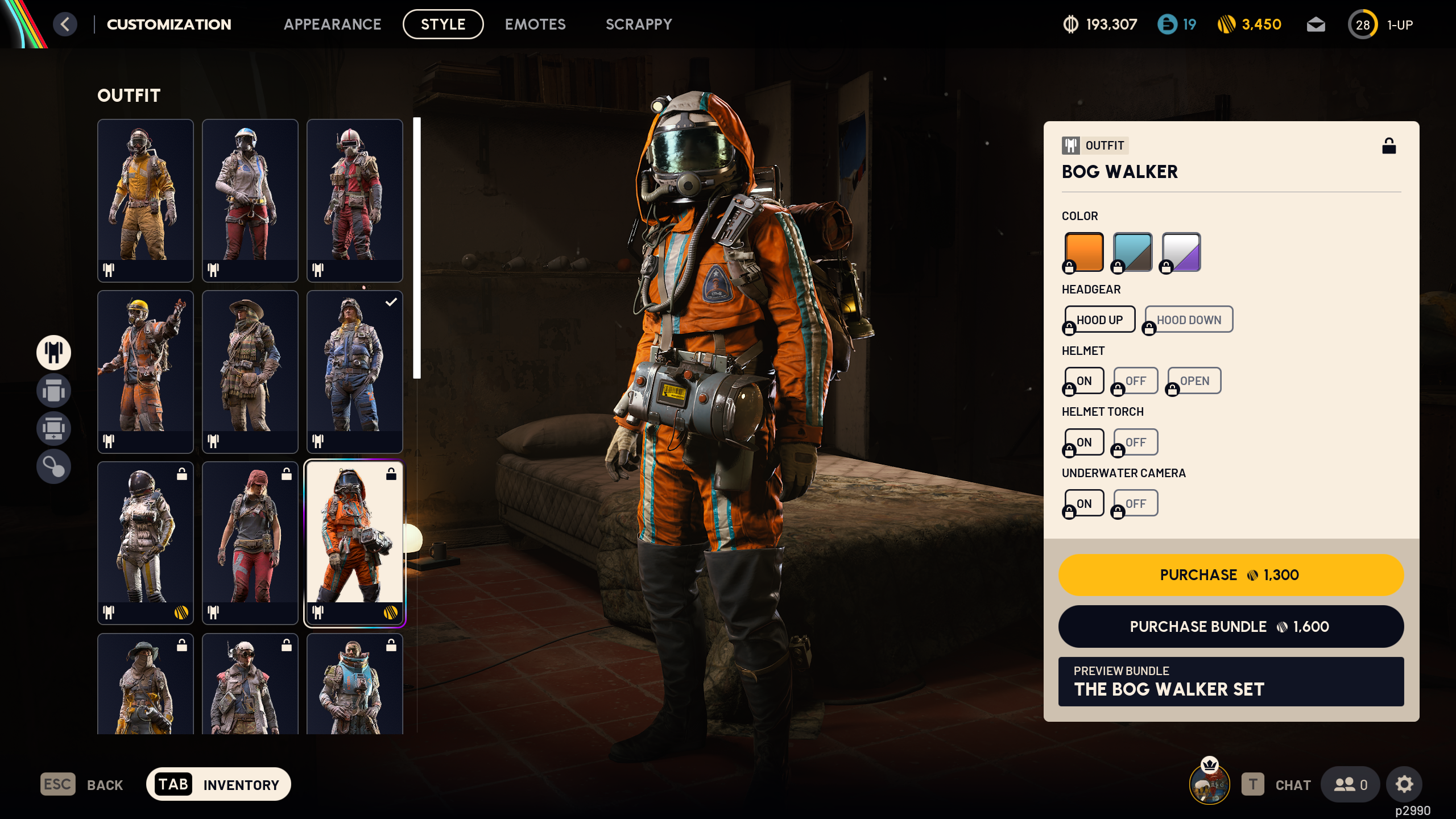Set the Helmet option to Open
The width and height of the screenshot is (1456, 819).
(1194, 380)
